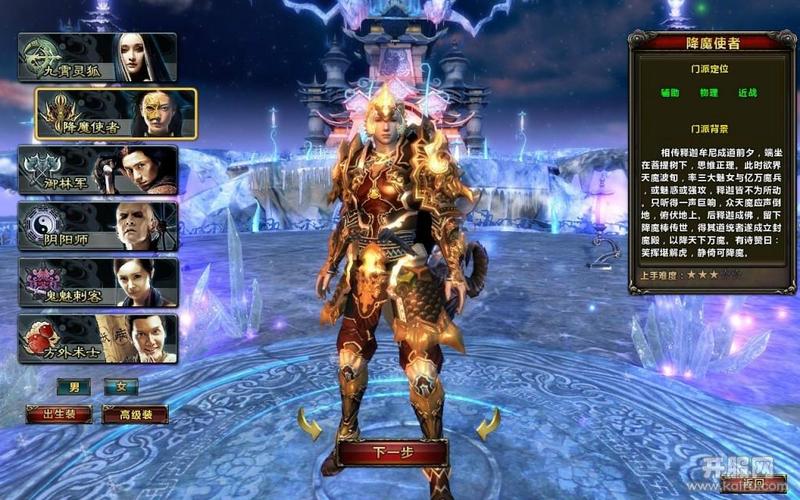The height and width of the screenshot is (500, 800).
Task: Switch character gender to 女 (female)
Action: 121,387
